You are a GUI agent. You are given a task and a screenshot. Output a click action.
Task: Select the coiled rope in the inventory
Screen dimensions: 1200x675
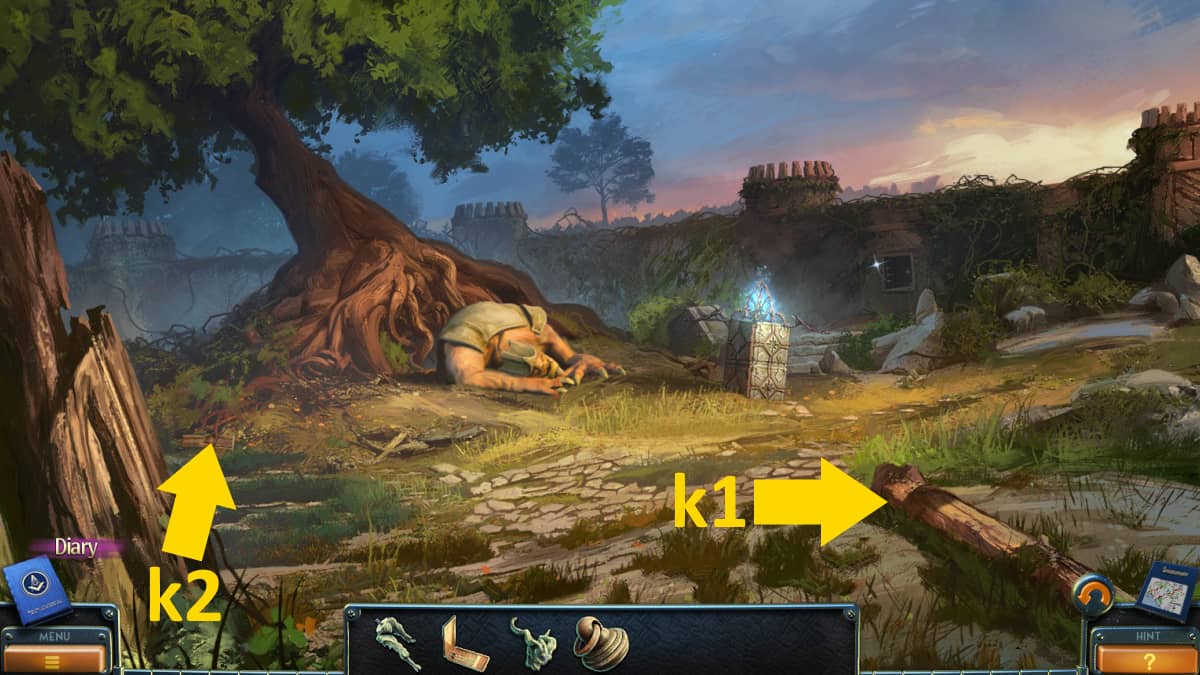click(x=600, y=642)
